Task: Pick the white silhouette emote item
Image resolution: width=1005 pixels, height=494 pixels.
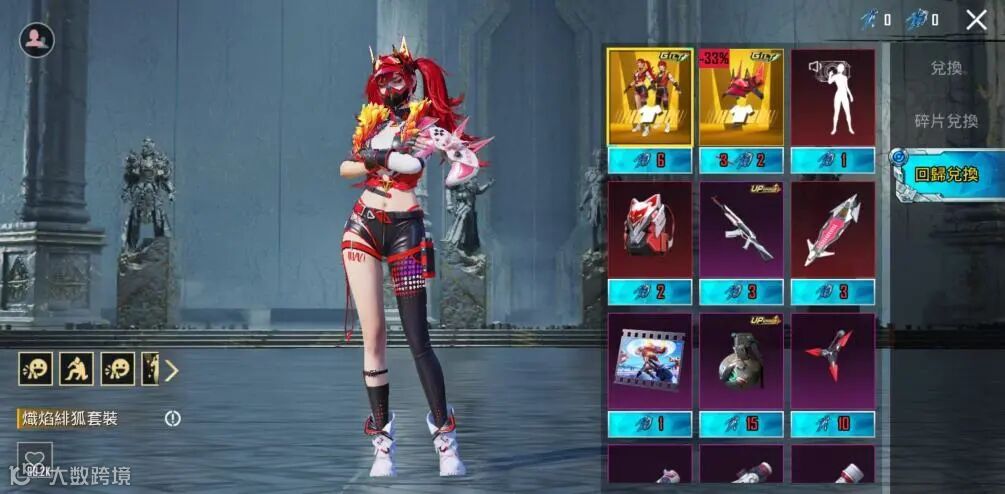Action: pos(832,98)
